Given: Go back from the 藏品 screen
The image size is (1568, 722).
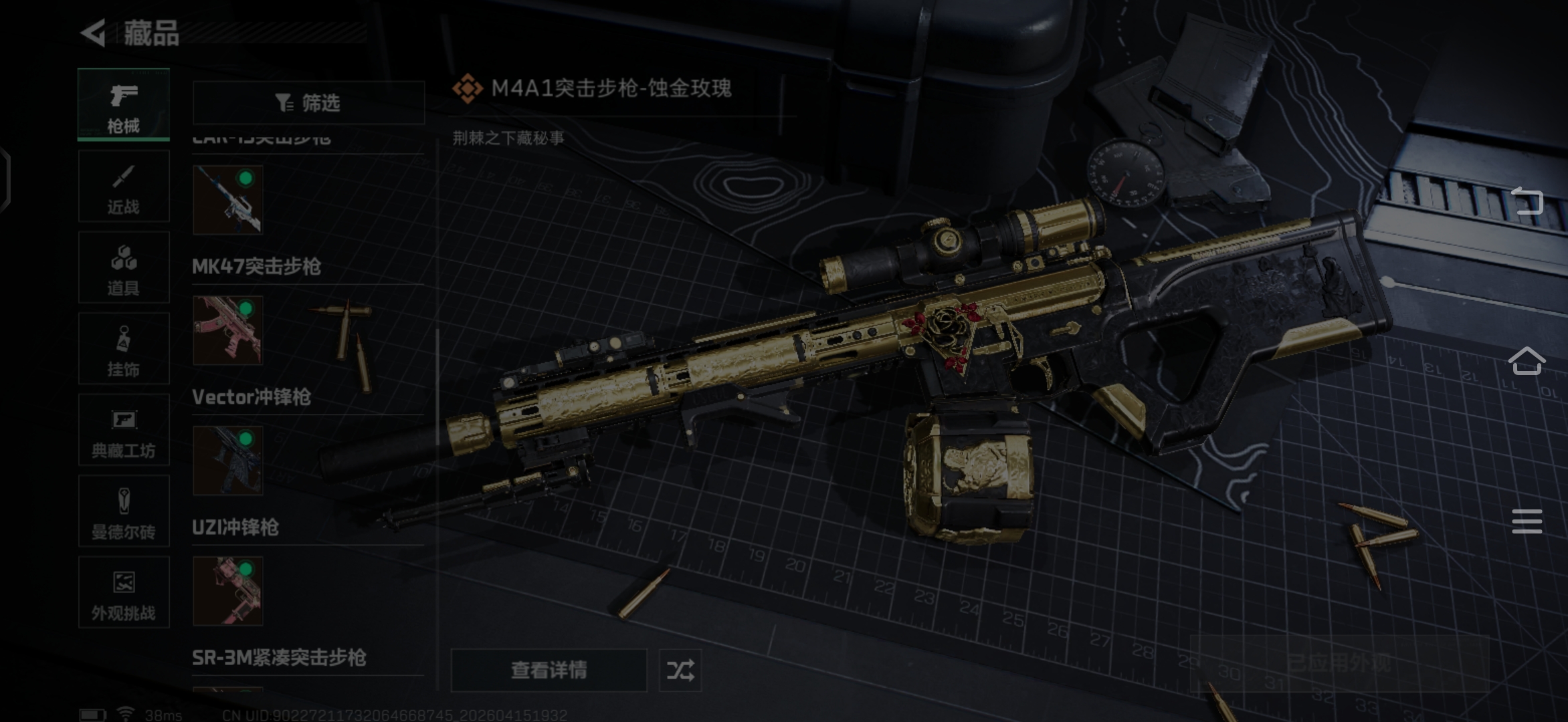Looking at the screenshot, I should point(94,33).
